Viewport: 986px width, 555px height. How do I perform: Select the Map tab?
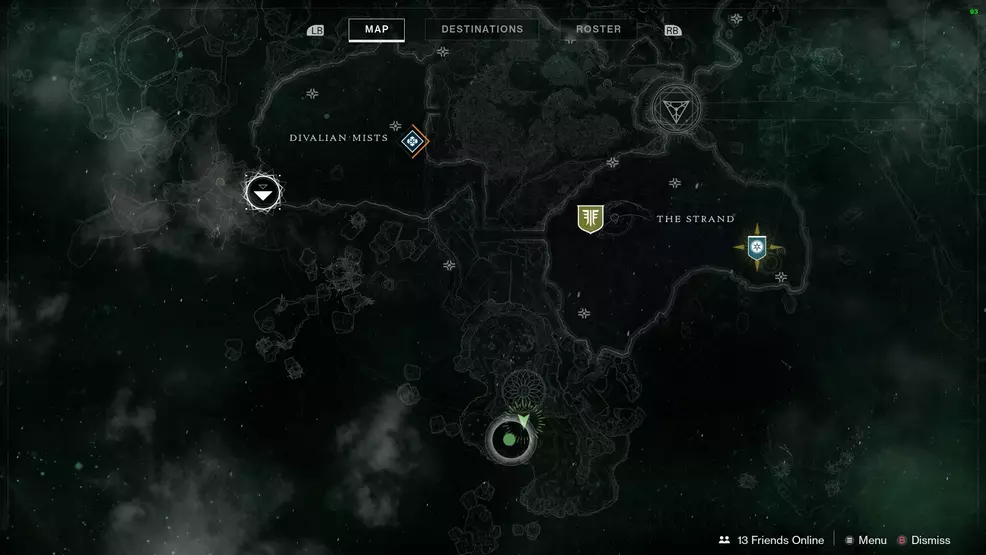point(376,29)
